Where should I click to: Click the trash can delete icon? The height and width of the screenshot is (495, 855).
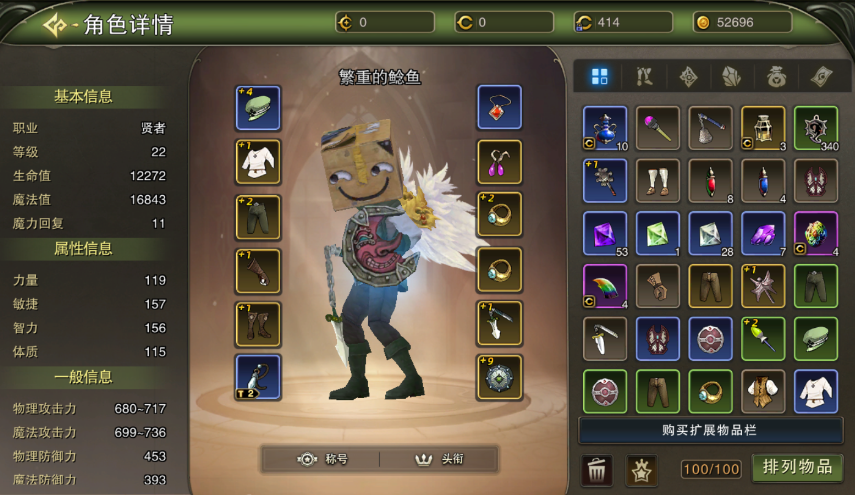point(597,469)
